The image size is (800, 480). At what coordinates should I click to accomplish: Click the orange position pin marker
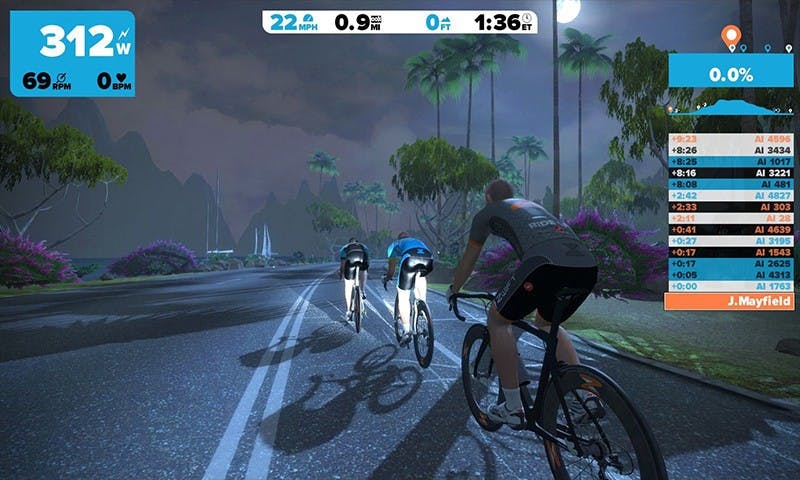[x=732, y=38]
